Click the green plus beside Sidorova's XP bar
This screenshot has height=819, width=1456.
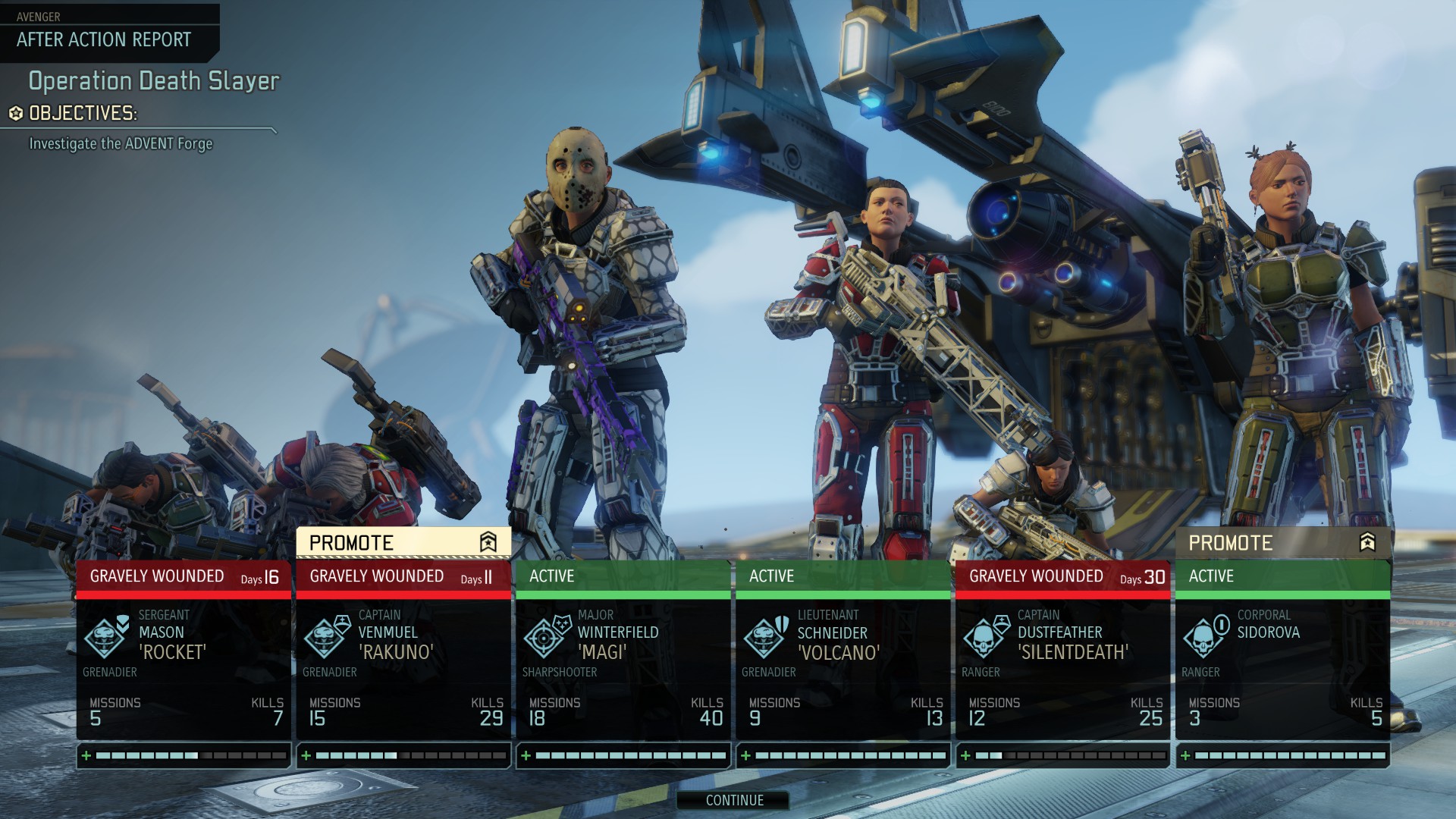pos(1184,755)
